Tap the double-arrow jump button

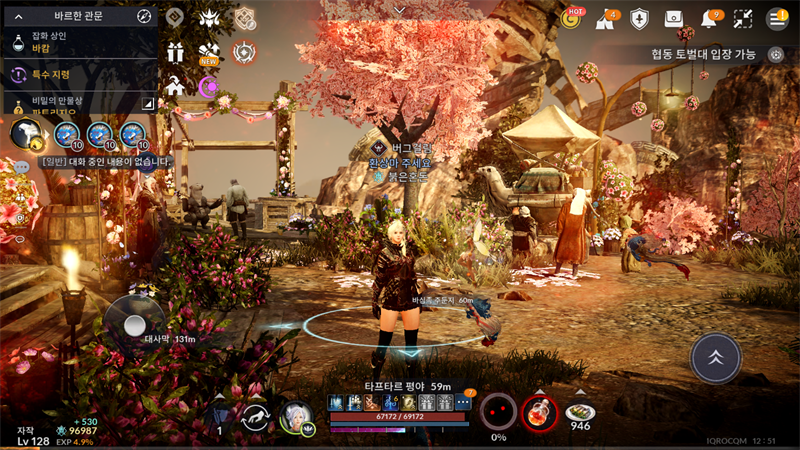tap(716, 357)
